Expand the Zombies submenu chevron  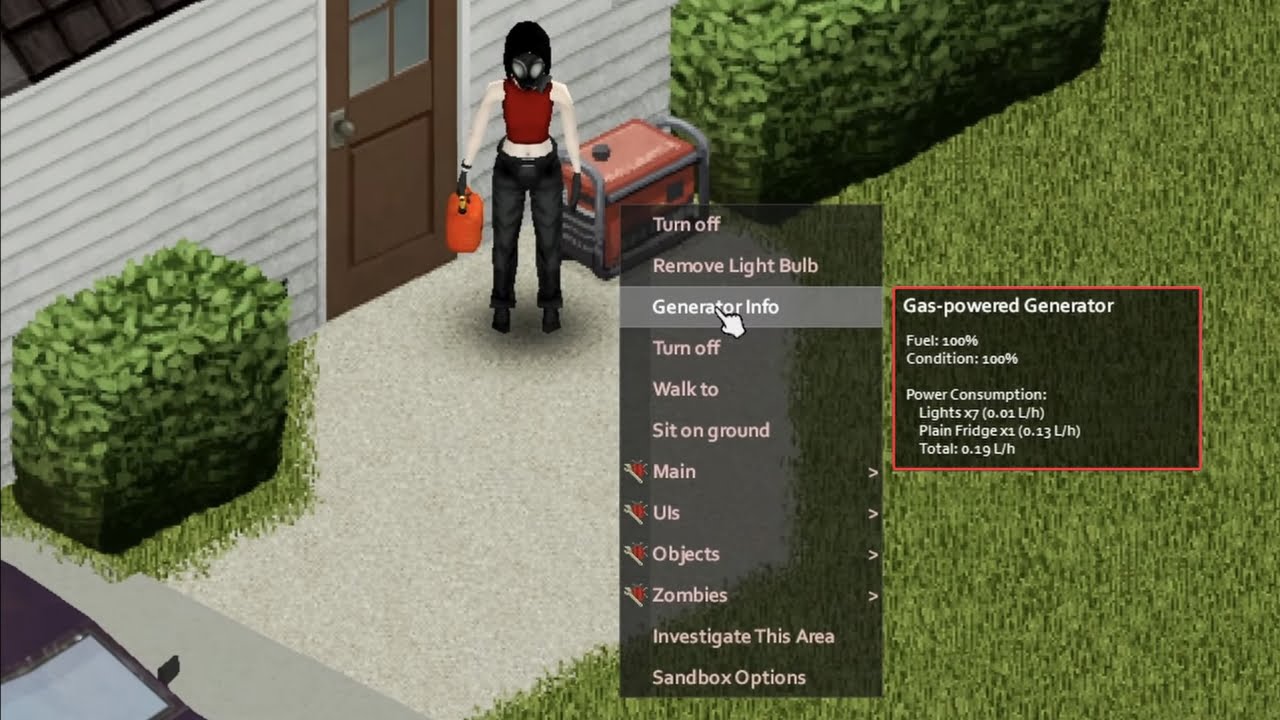point(873,594)
